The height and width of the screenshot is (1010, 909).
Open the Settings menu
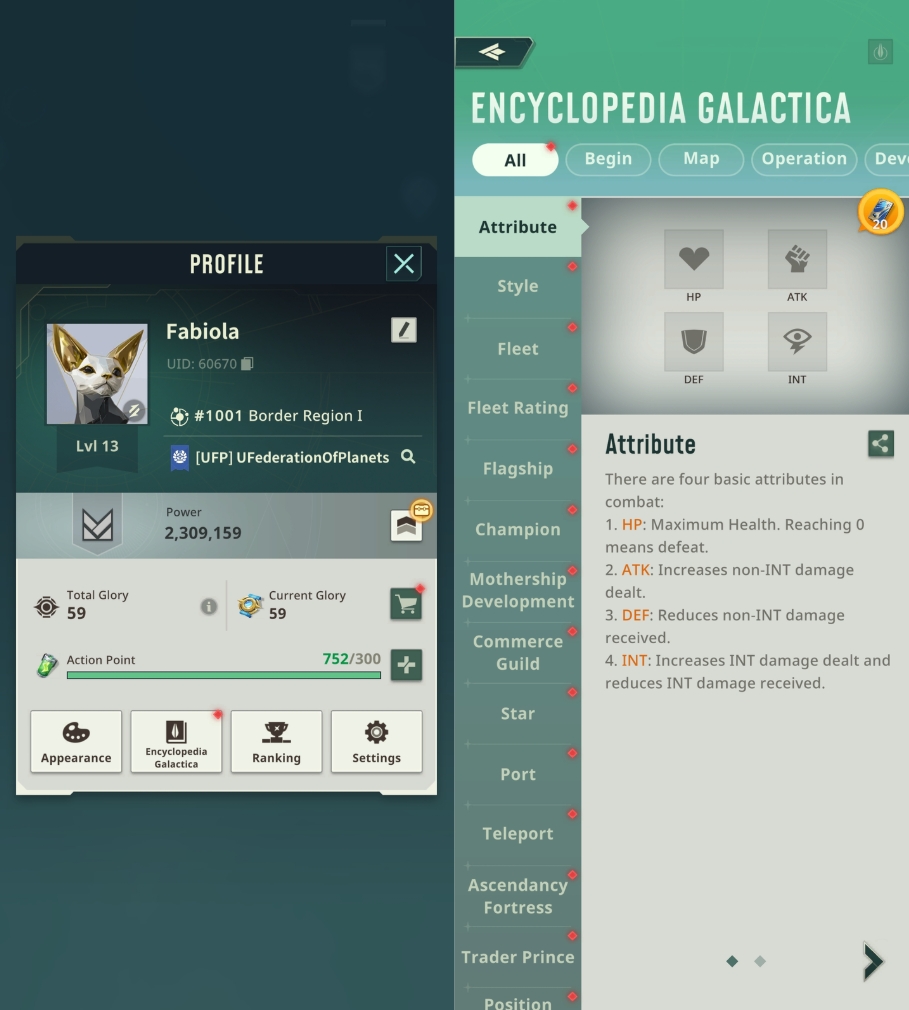point(376,741)
